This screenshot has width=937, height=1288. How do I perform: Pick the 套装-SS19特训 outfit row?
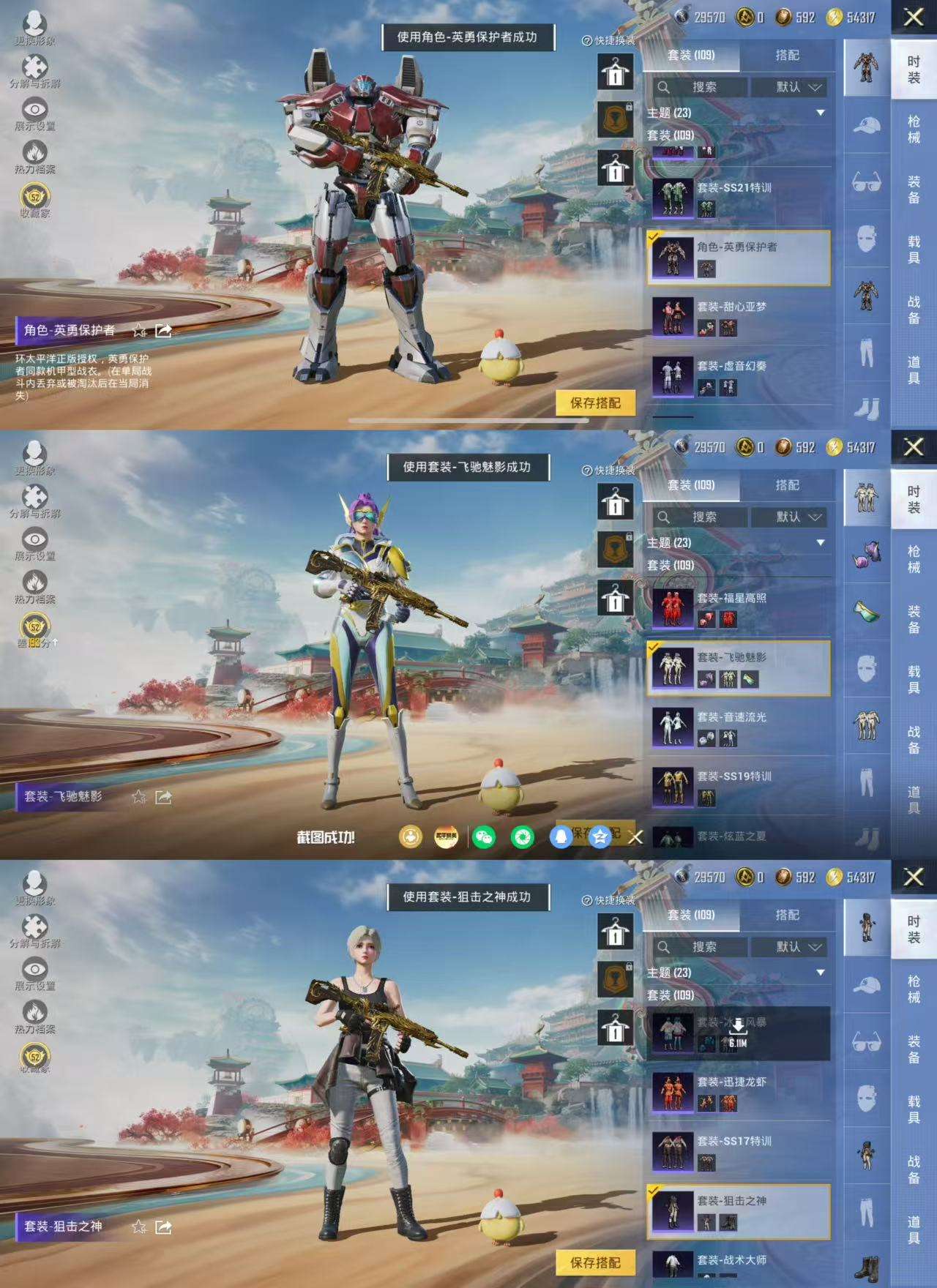[739, 787]
